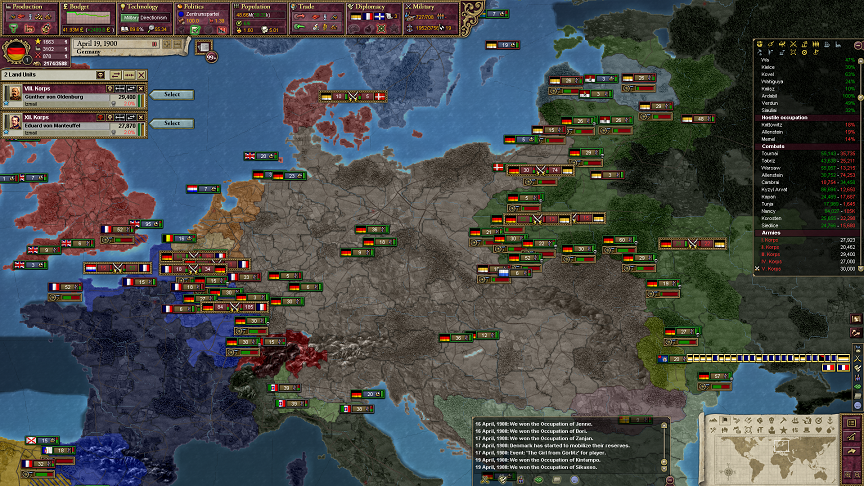
Task: Click Select button beside XII. Korps
Action: point(172,123)
